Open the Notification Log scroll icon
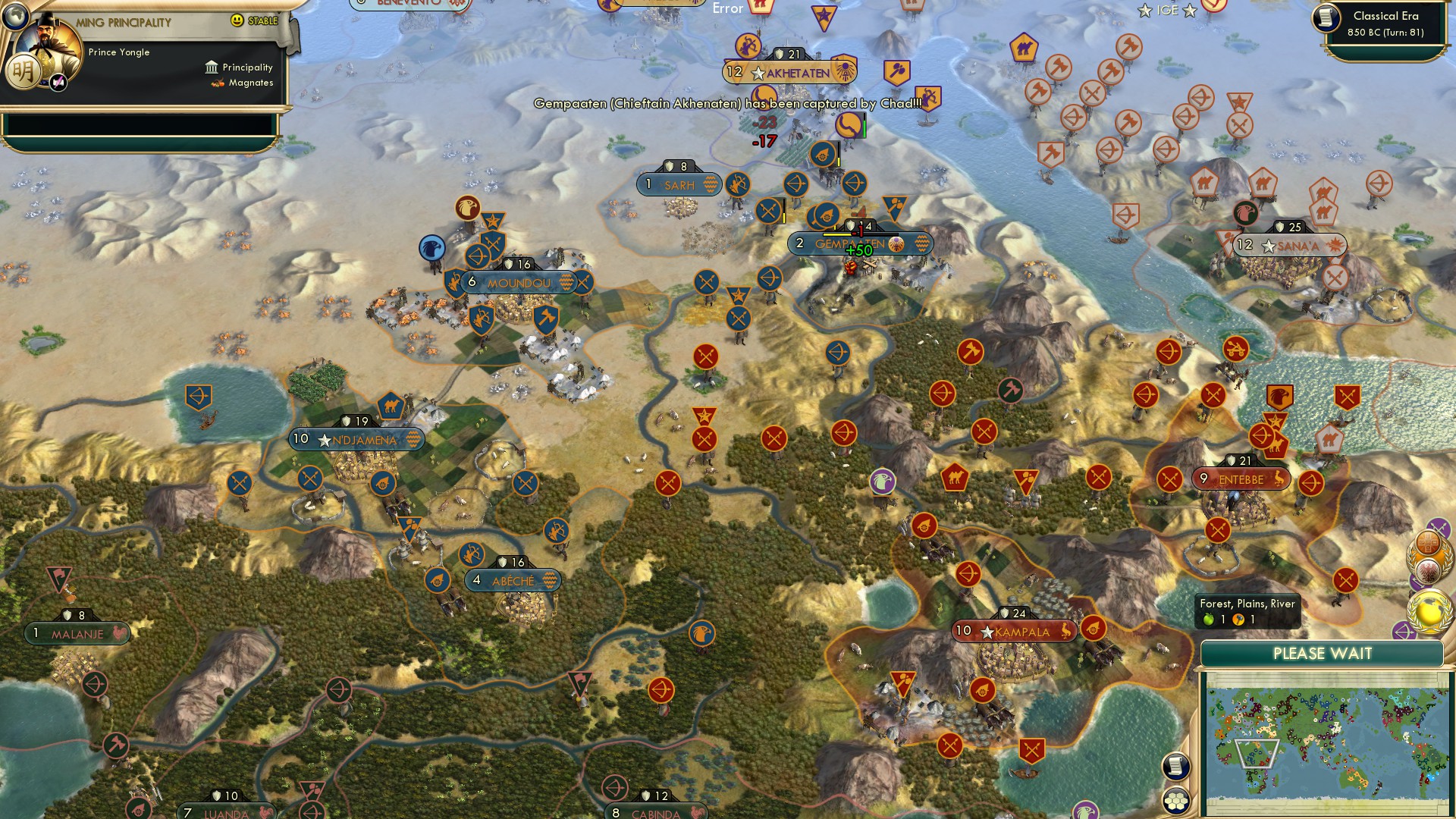 click(x=1177, y=767)
